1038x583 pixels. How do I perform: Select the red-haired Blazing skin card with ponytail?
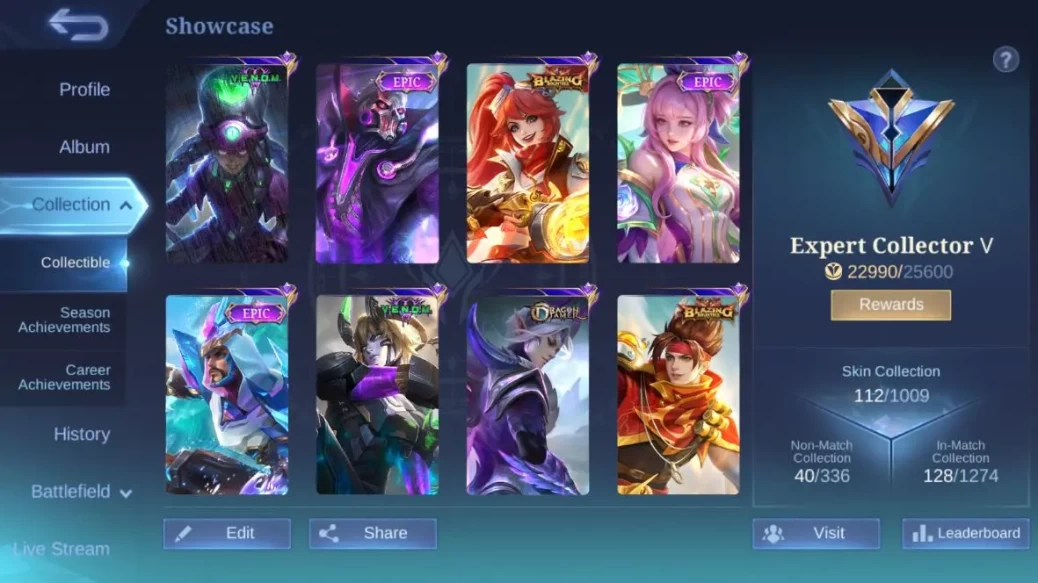(527, 164)
